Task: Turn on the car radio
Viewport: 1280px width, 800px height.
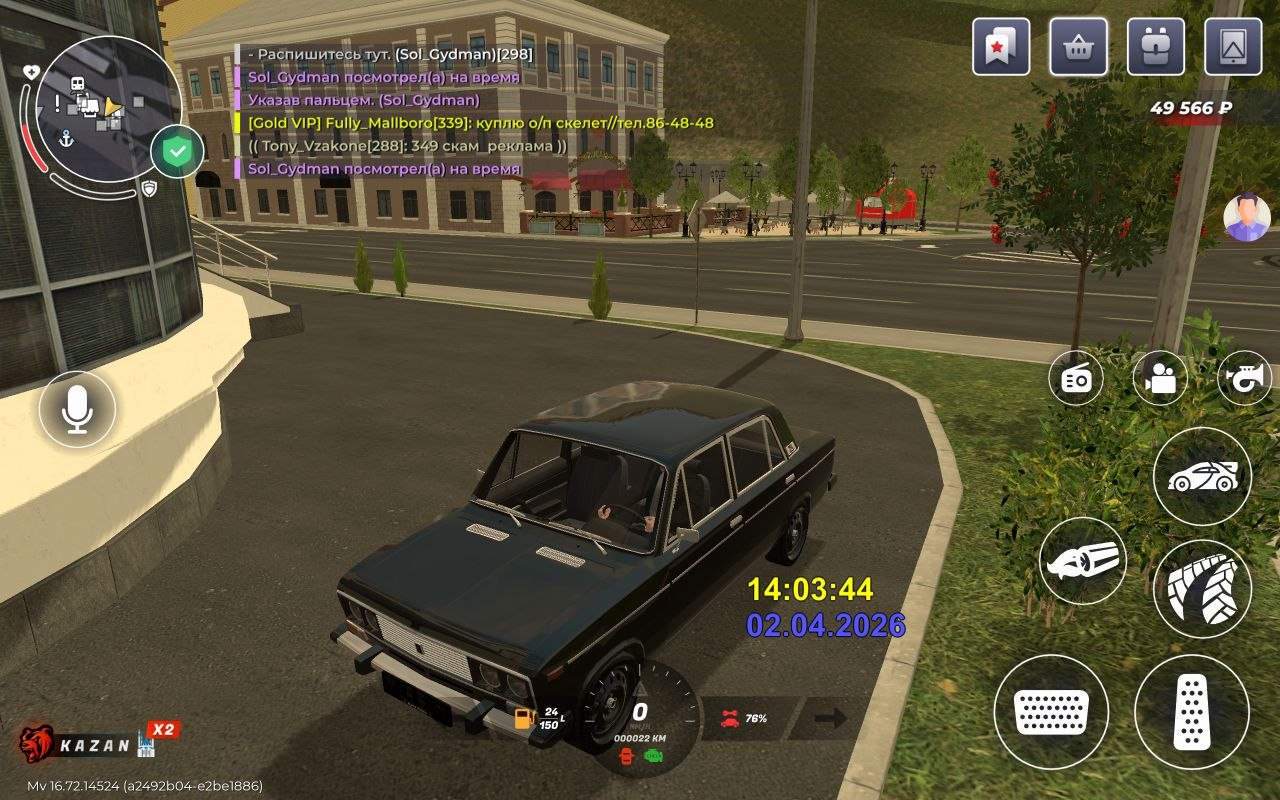Action: [x=1076, y=379]
